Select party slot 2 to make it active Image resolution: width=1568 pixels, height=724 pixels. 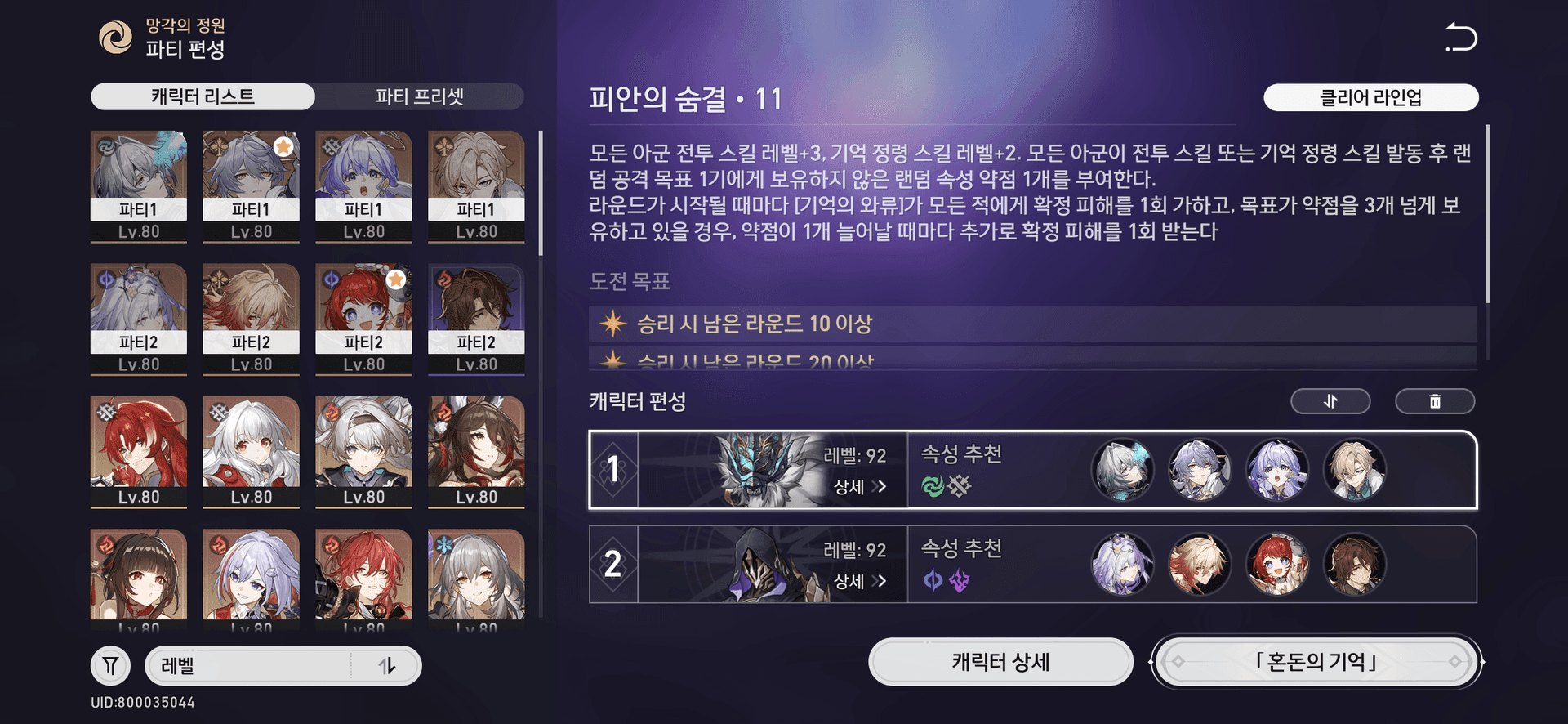[614, 565]
